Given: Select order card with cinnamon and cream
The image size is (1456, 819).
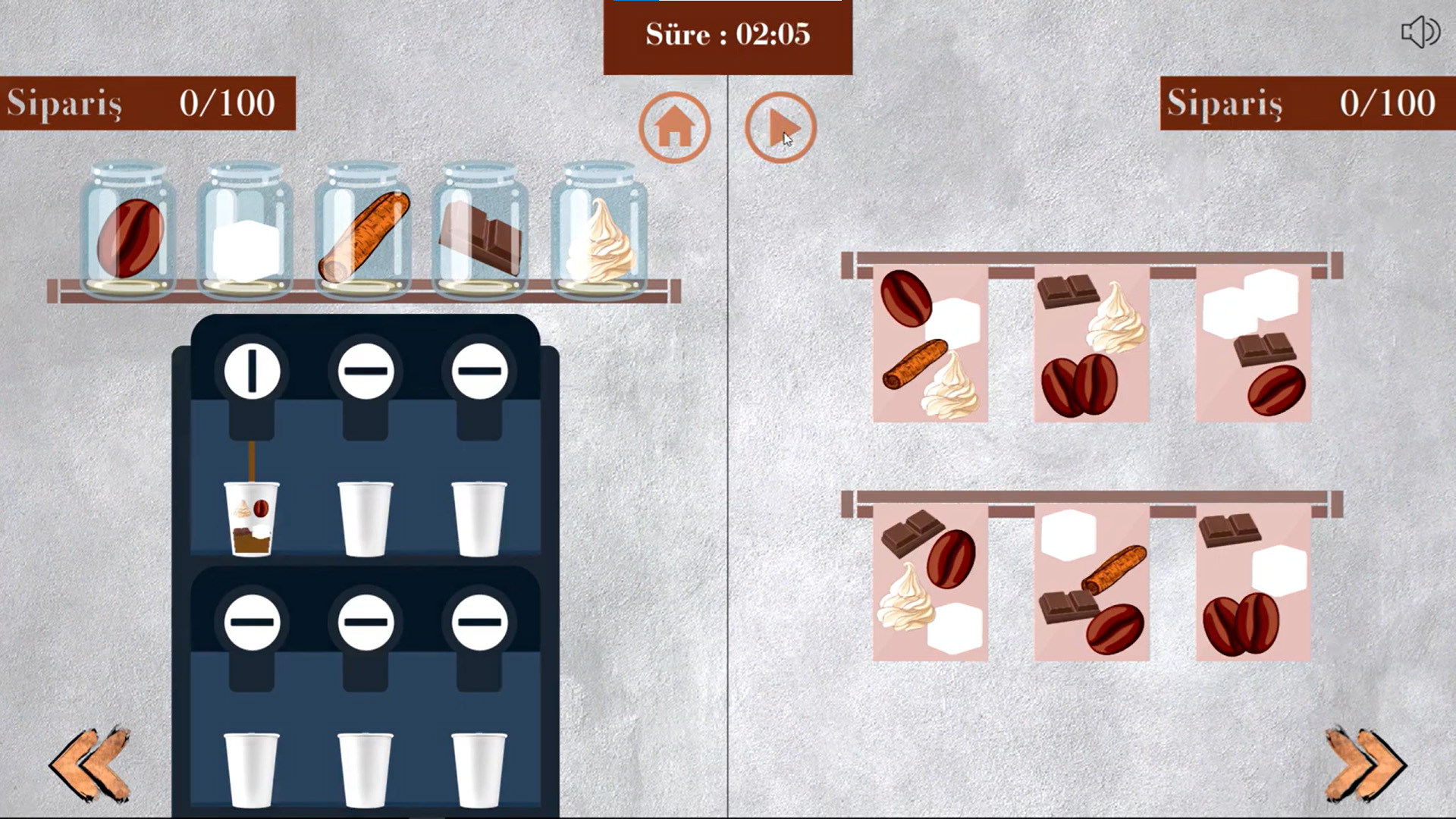Looking at the screenshot, I should 930,345.
